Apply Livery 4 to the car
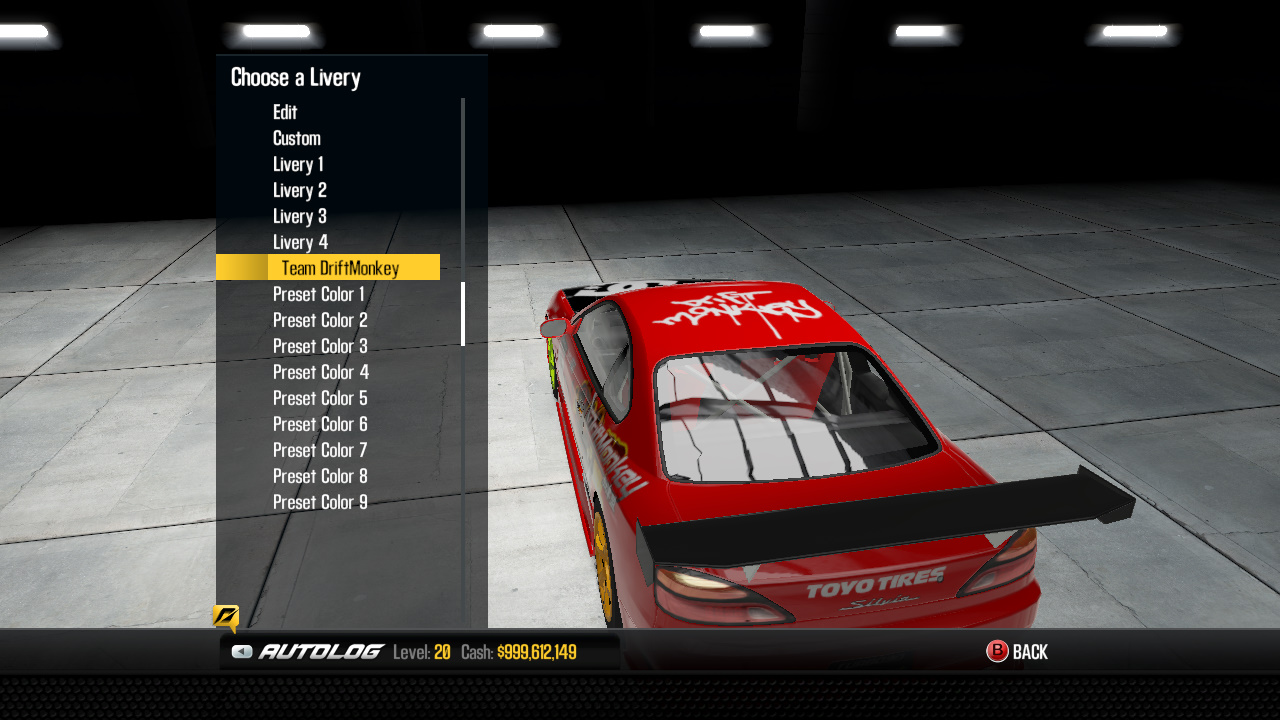The image size is (1280, 720). tap(299, 242)
